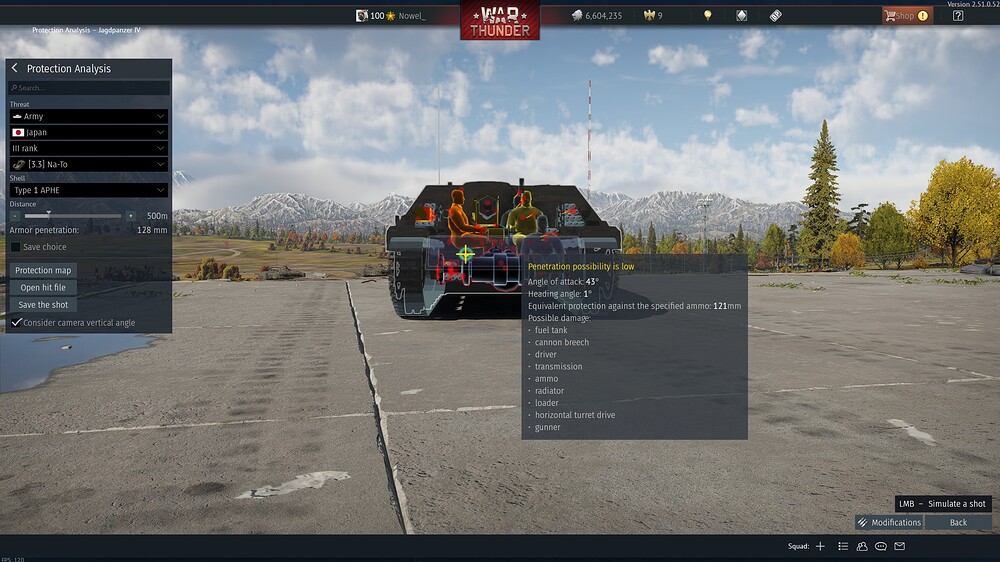Image resolution: width=1000 pixels, height=562 pixels.
Task: Add a squad member with the plus icon
Action: (x=820, y=546)
